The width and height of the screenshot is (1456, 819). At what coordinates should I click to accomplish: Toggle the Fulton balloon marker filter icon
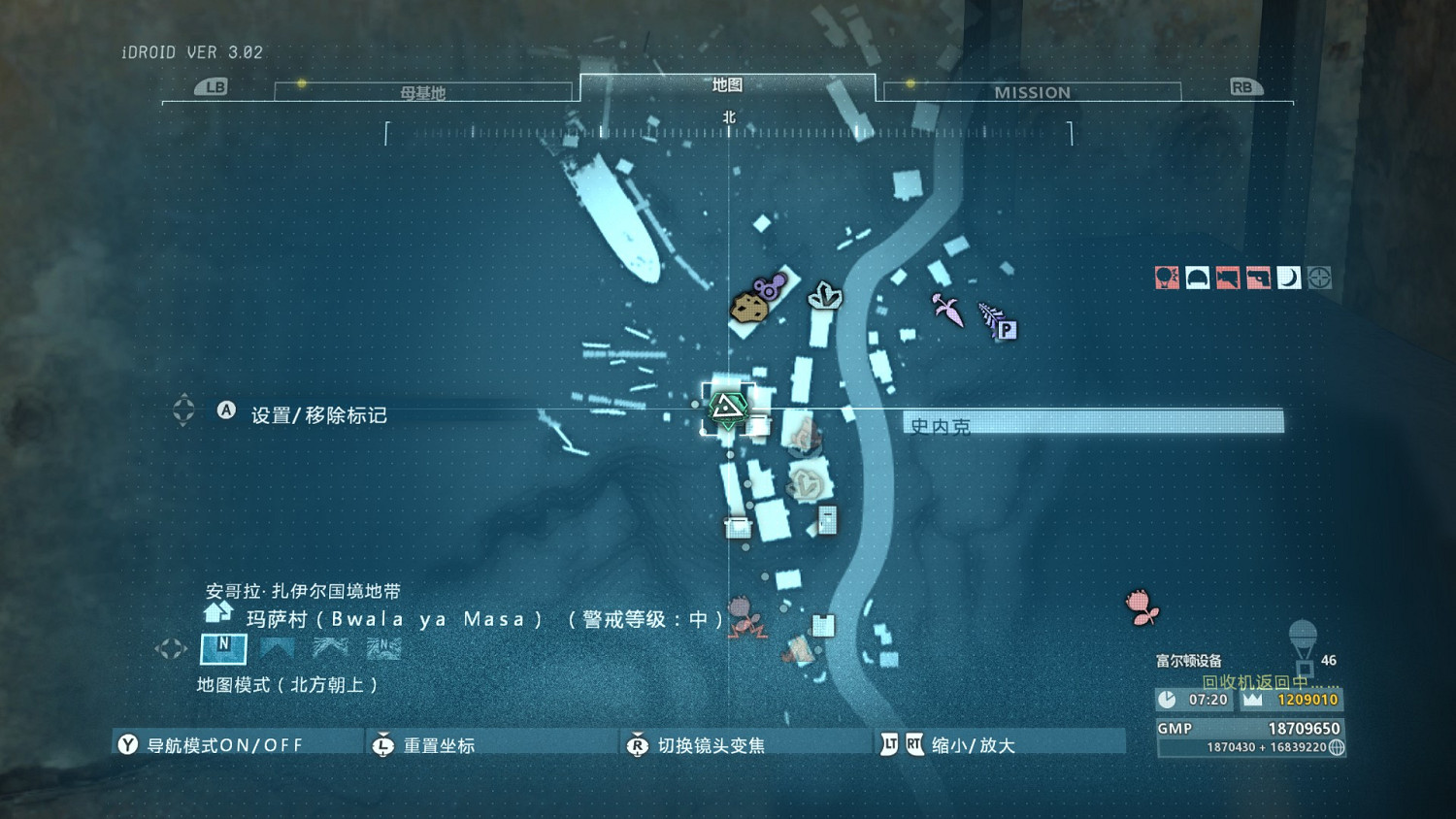pyautogui.click(x=1167, y=278)
